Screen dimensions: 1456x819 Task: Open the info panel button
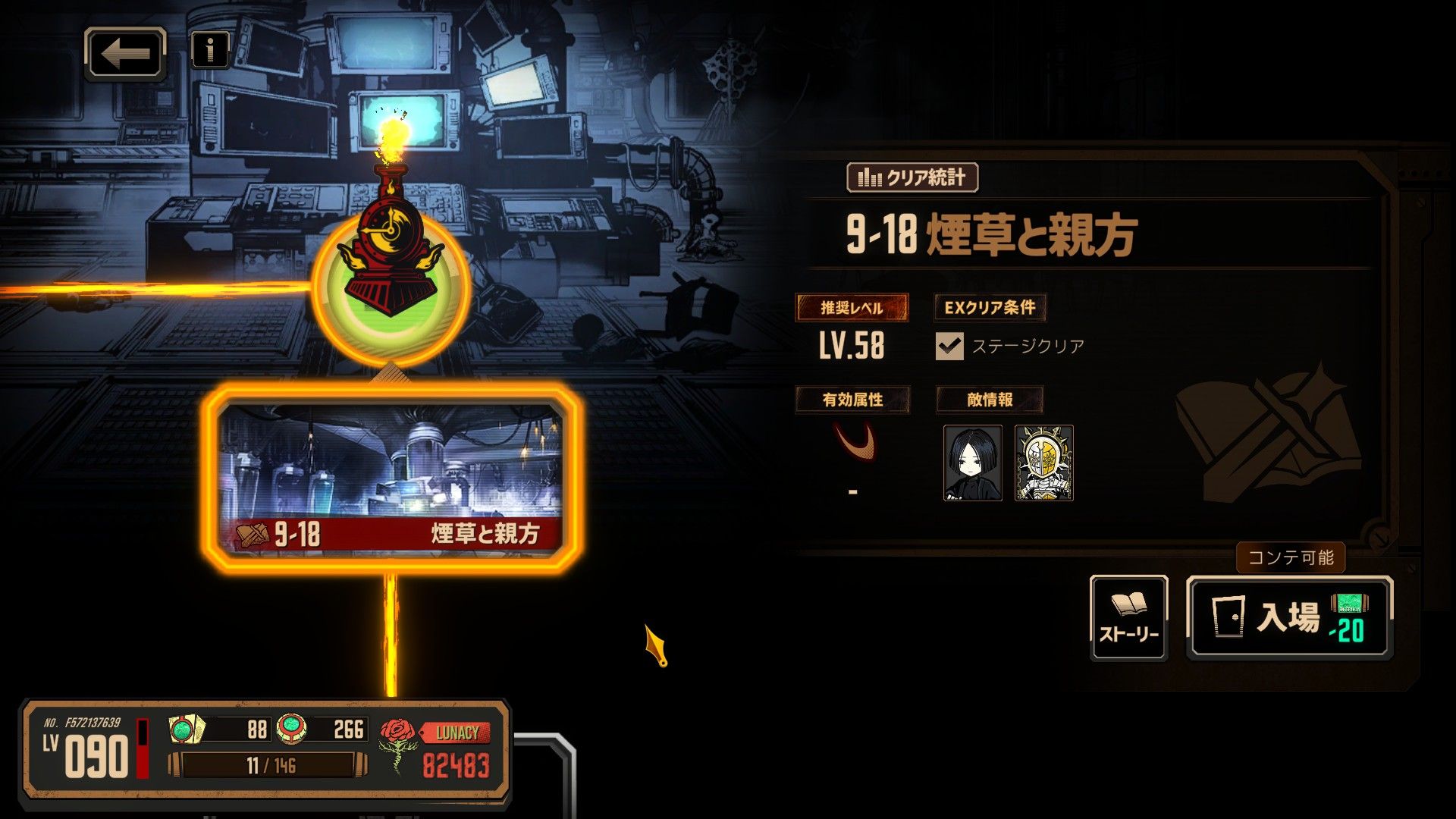(210, 51)
